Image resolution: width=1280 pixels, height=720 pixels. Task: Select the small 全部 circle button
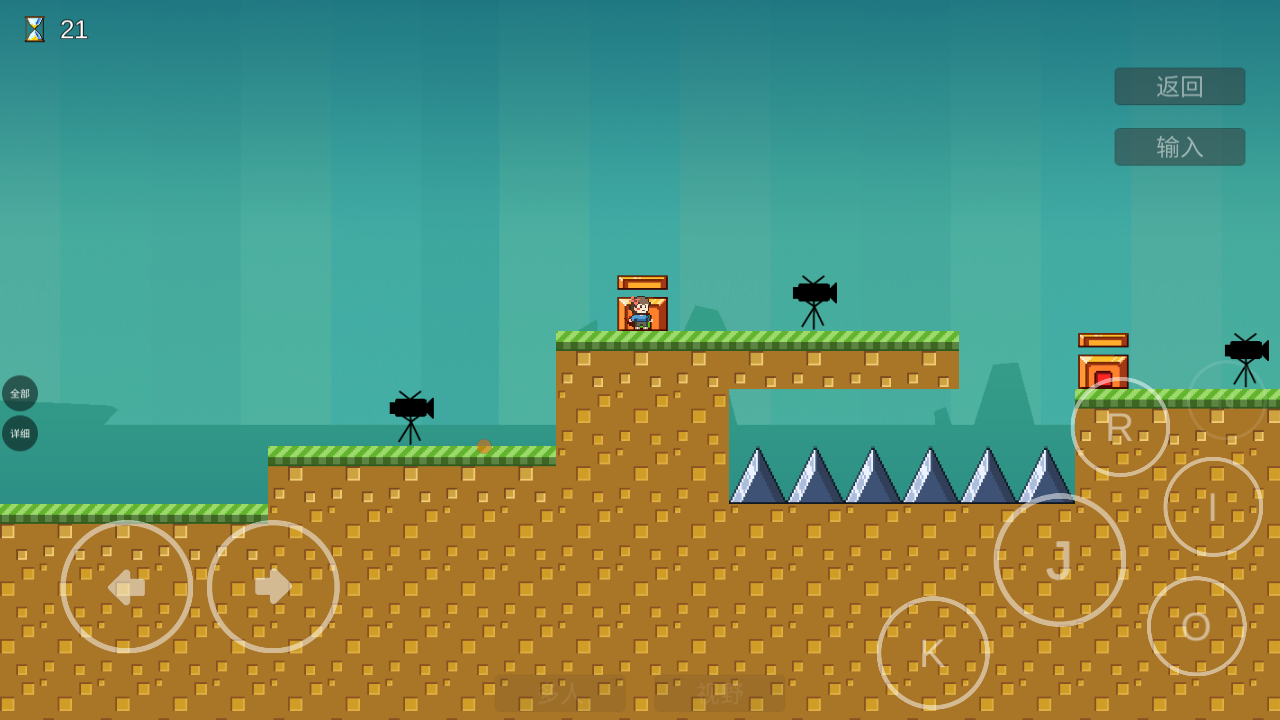[20, 393]
